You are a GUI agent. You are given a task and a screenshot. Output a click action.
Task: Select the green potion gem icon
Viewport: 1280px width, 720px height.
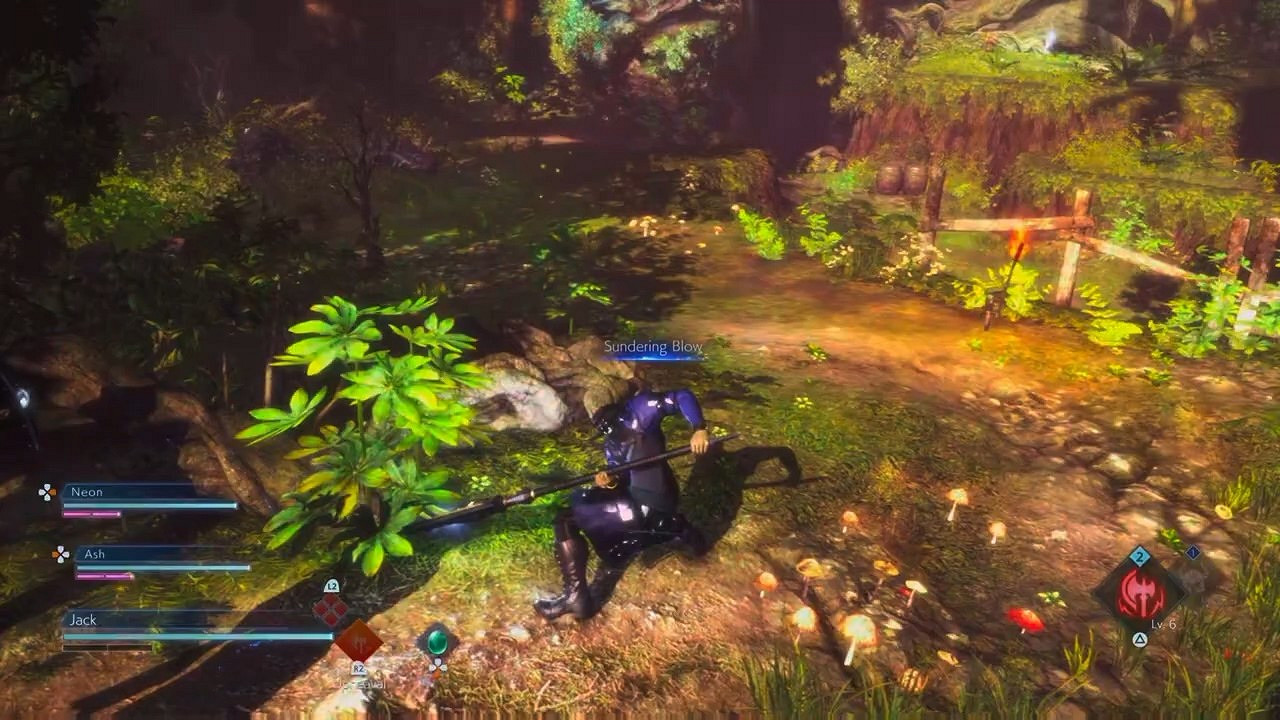[438, 644]
